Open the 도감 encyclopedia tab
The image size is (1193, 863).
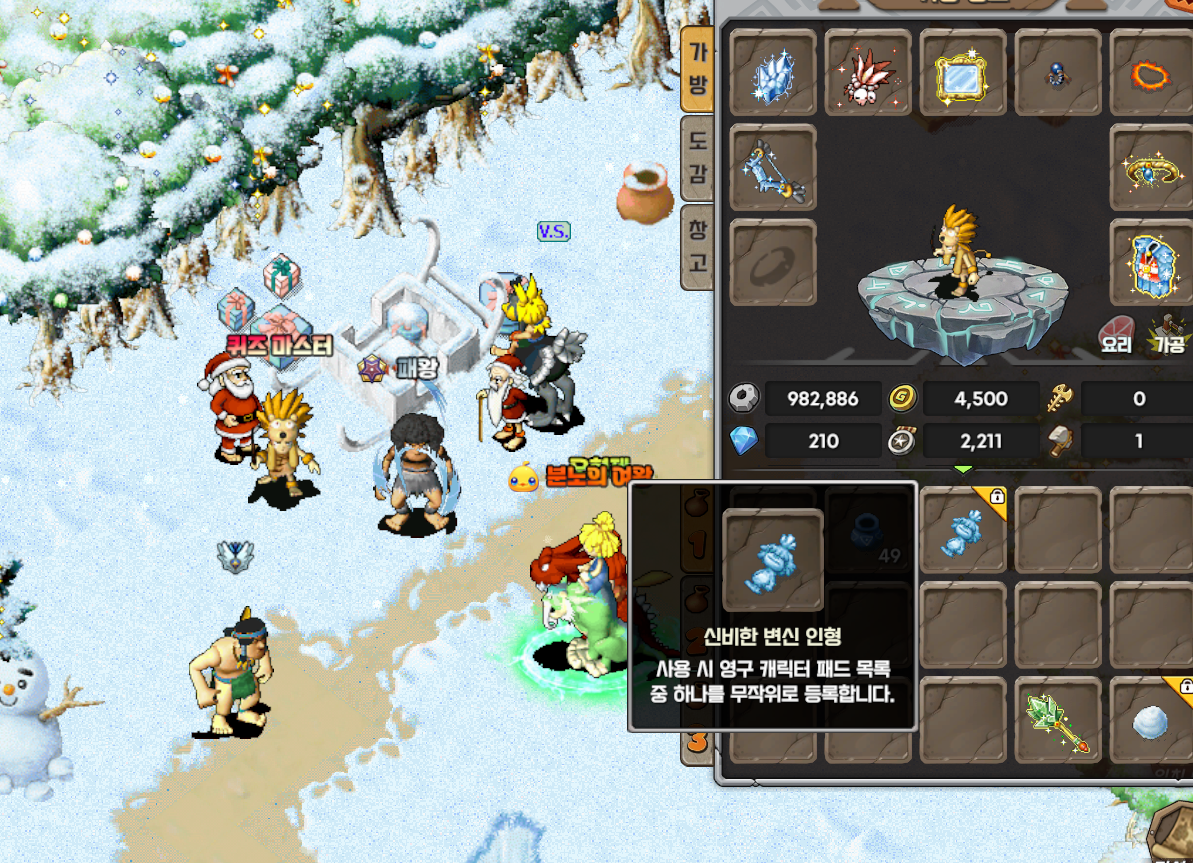[x=697, y=159]
